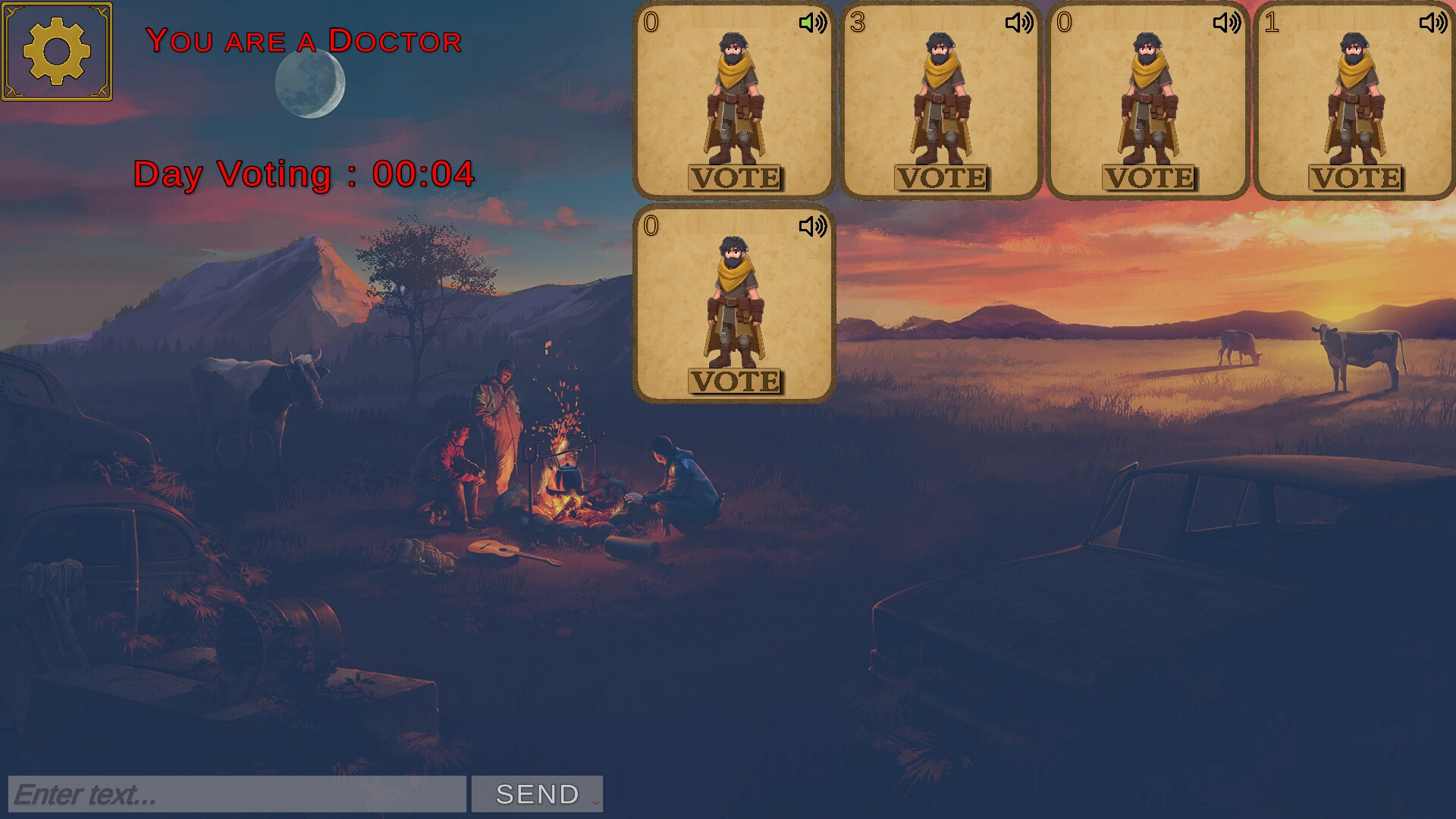Select the villager portrait on the rightmost card
The width and height of the screenshot is (1456, 819).
click(x=1357, y=99)
